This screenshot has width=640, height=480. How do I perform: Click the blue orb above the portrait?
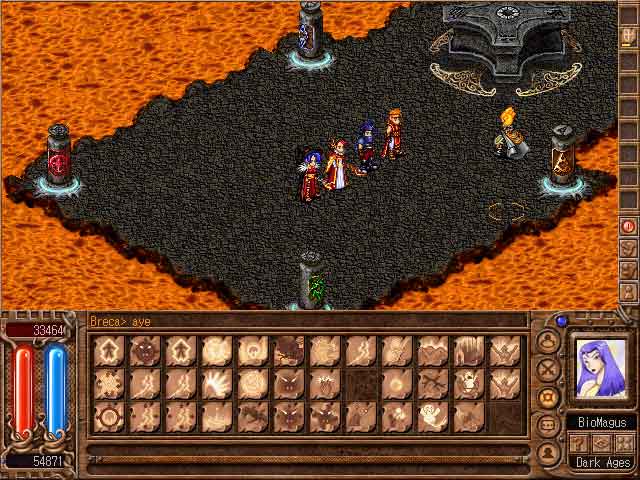(x=561, y=322)
